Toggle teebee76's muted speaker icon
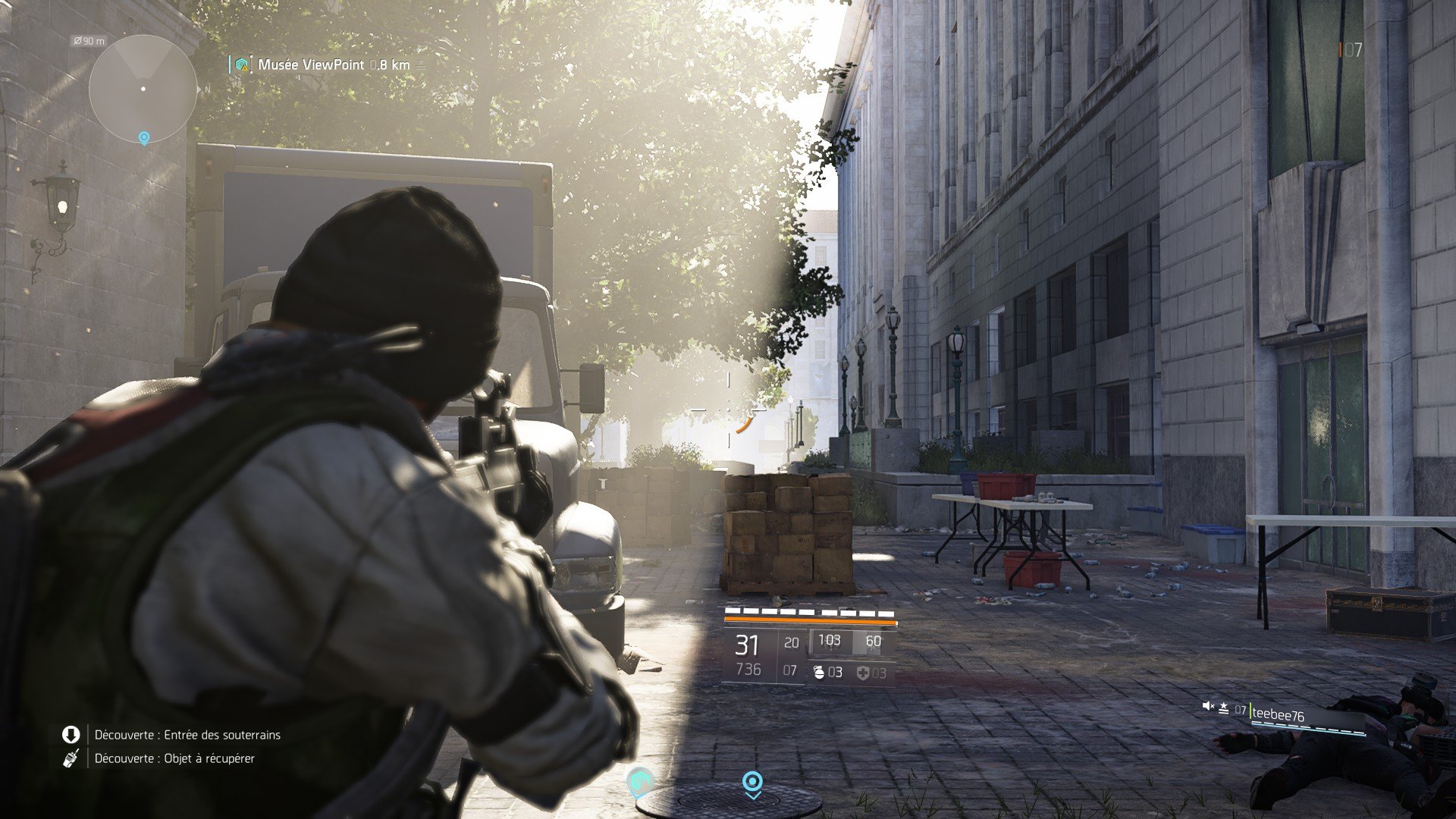This screenshot has width=1456, height=819. (x=1208, y=707)
